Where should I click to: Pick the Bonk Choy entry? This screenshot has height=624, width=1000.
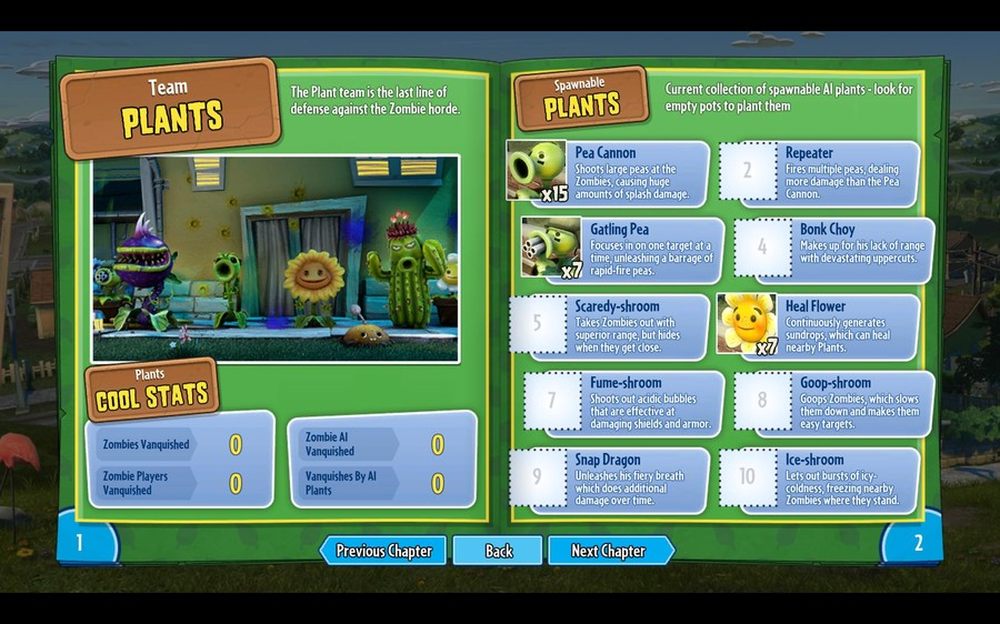click(836, 250)
